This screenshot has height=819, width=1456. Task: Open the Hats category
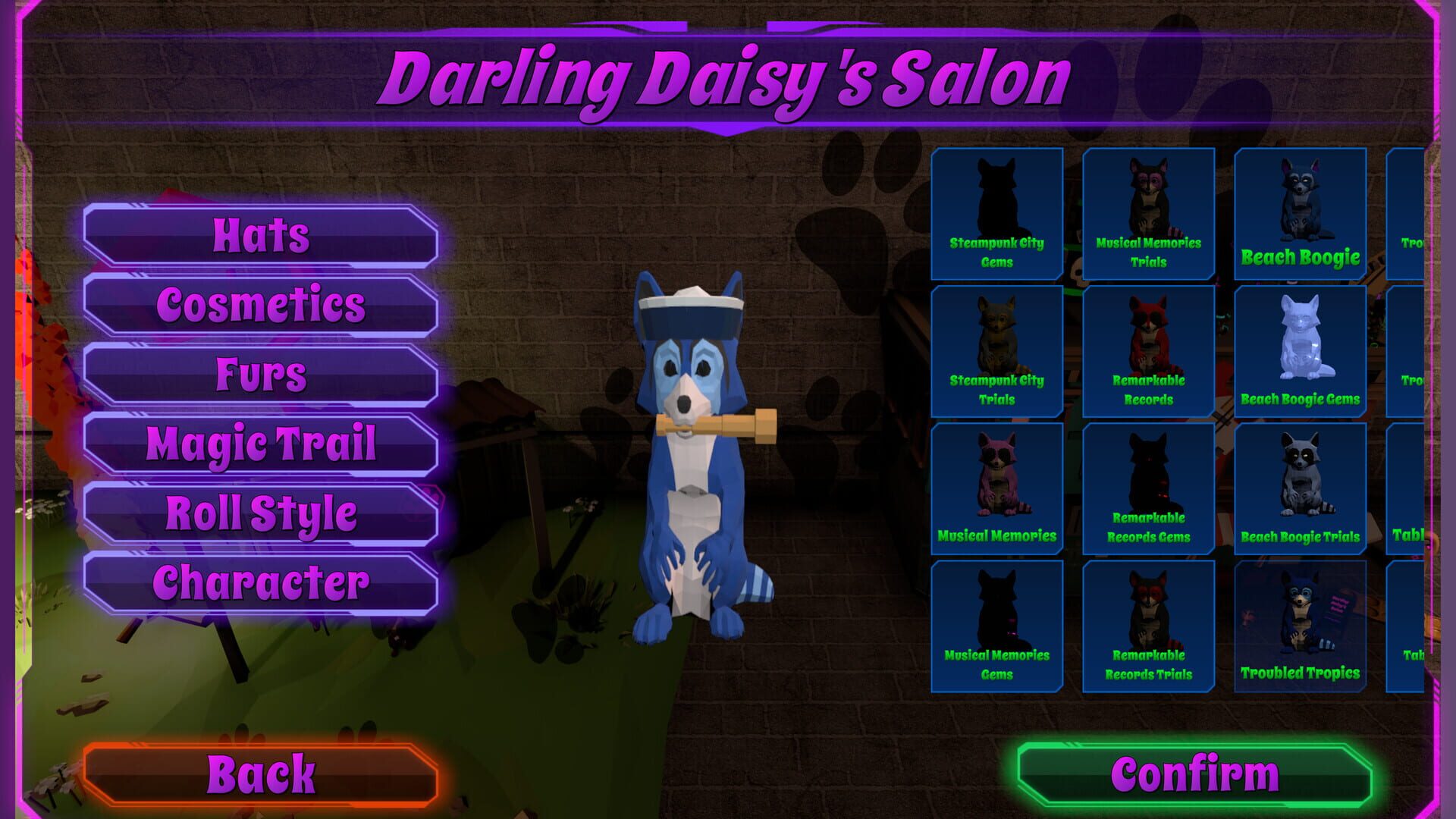click(262, 235)
